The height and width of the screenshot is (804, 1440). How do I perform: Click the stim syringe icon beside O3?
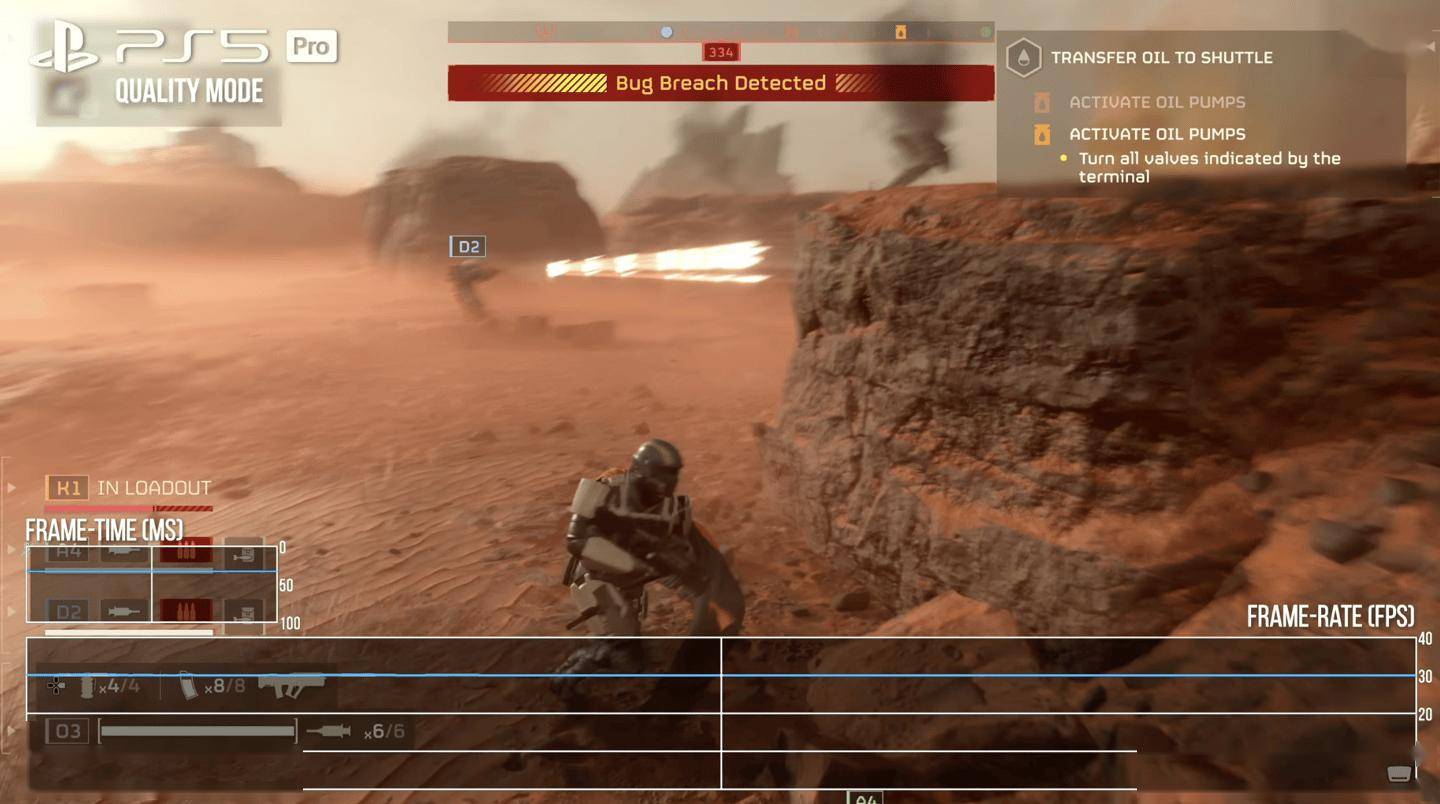pyautogui.click(x=328, y=732)
